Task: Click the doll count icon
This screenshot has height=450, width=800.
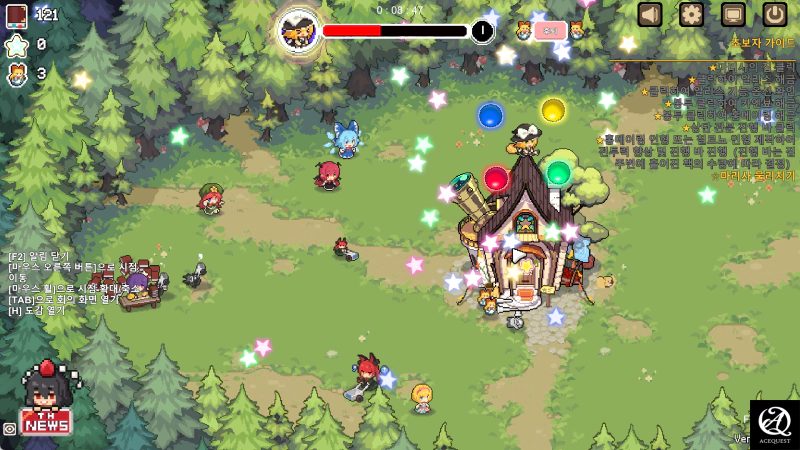Action: point(16,74)
